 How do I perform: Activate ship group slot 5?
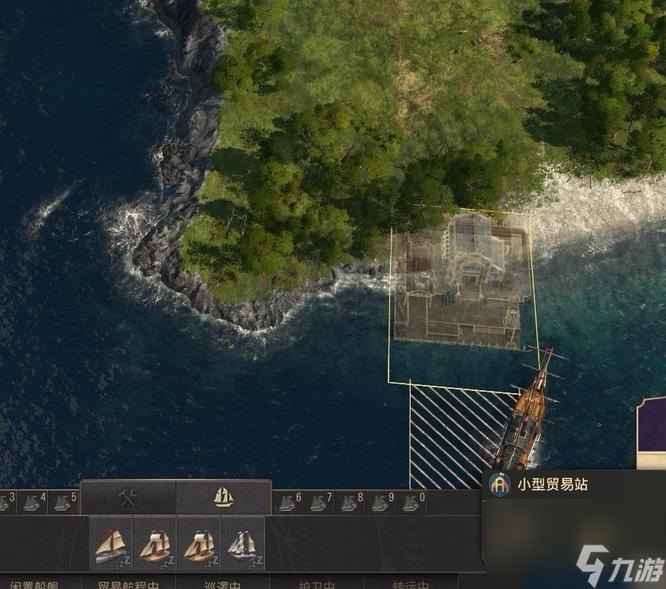(x=62, y=502)
